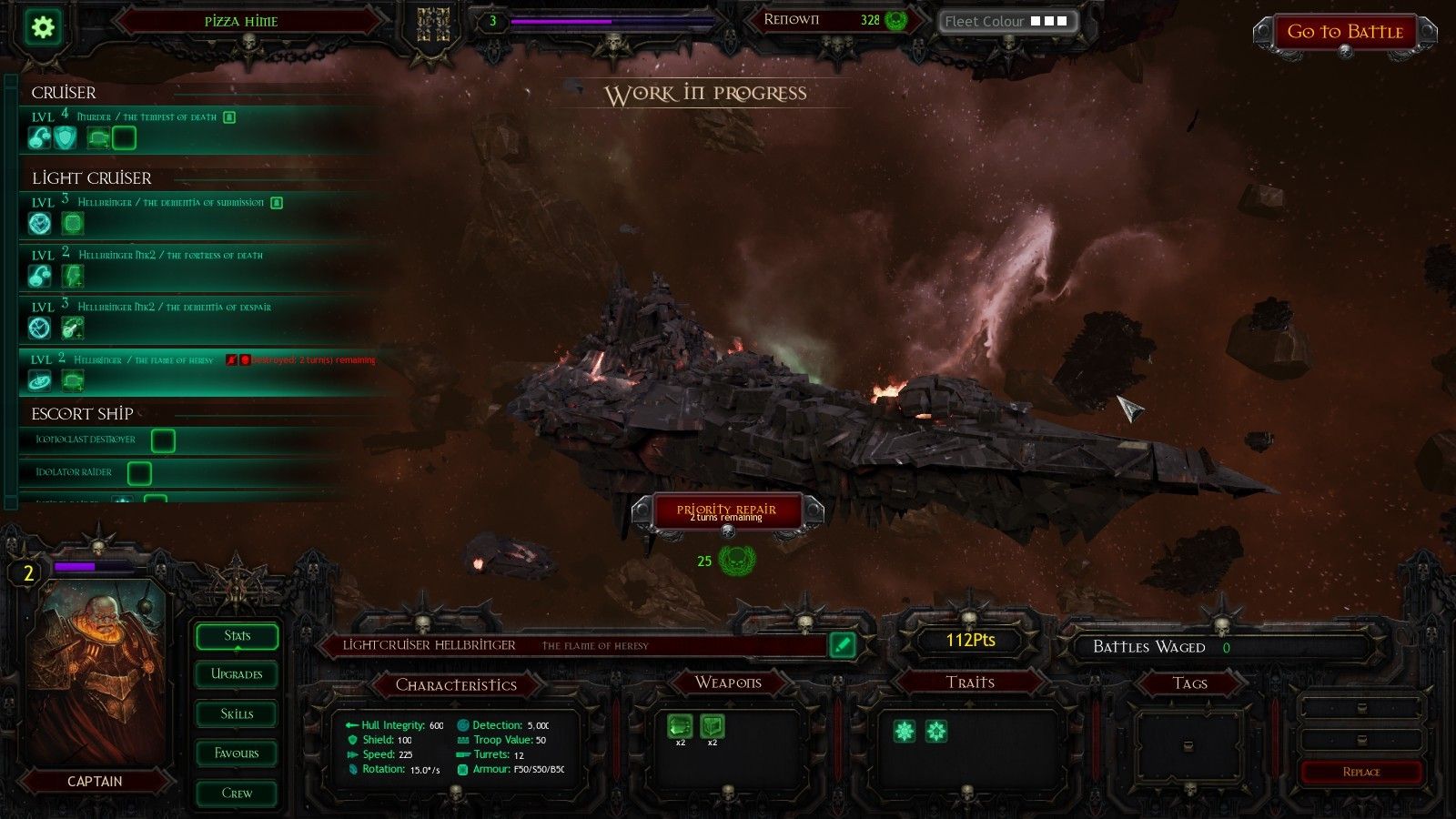Click the first green weapon icon
The height and width of the screenshot is (819, 1456).
(x=680, y=727)
